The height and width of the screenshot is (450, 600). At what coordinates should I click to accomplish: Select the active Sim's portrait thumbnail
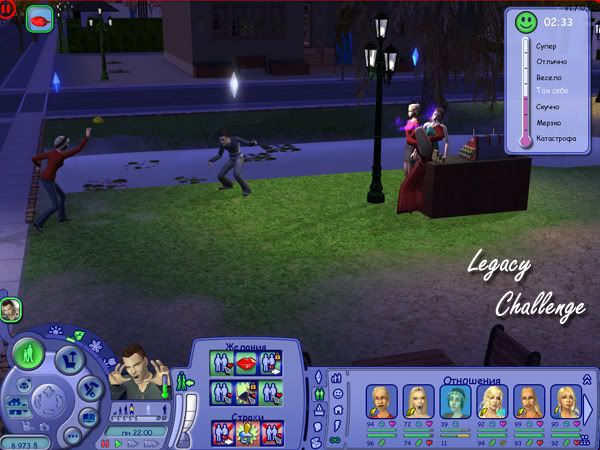click(x=11, y=310)
